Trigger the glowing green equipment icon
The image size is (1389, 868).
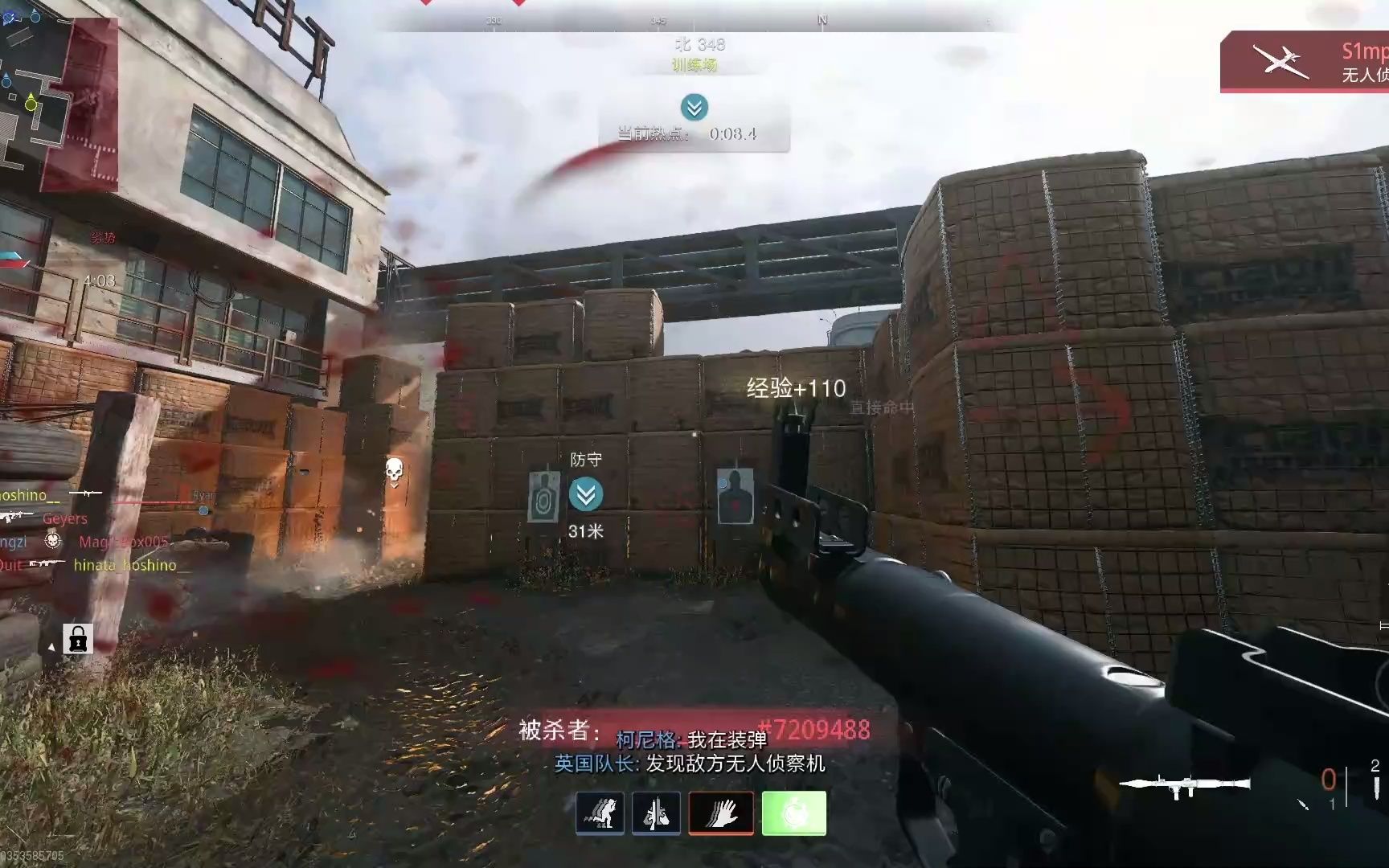791,813
